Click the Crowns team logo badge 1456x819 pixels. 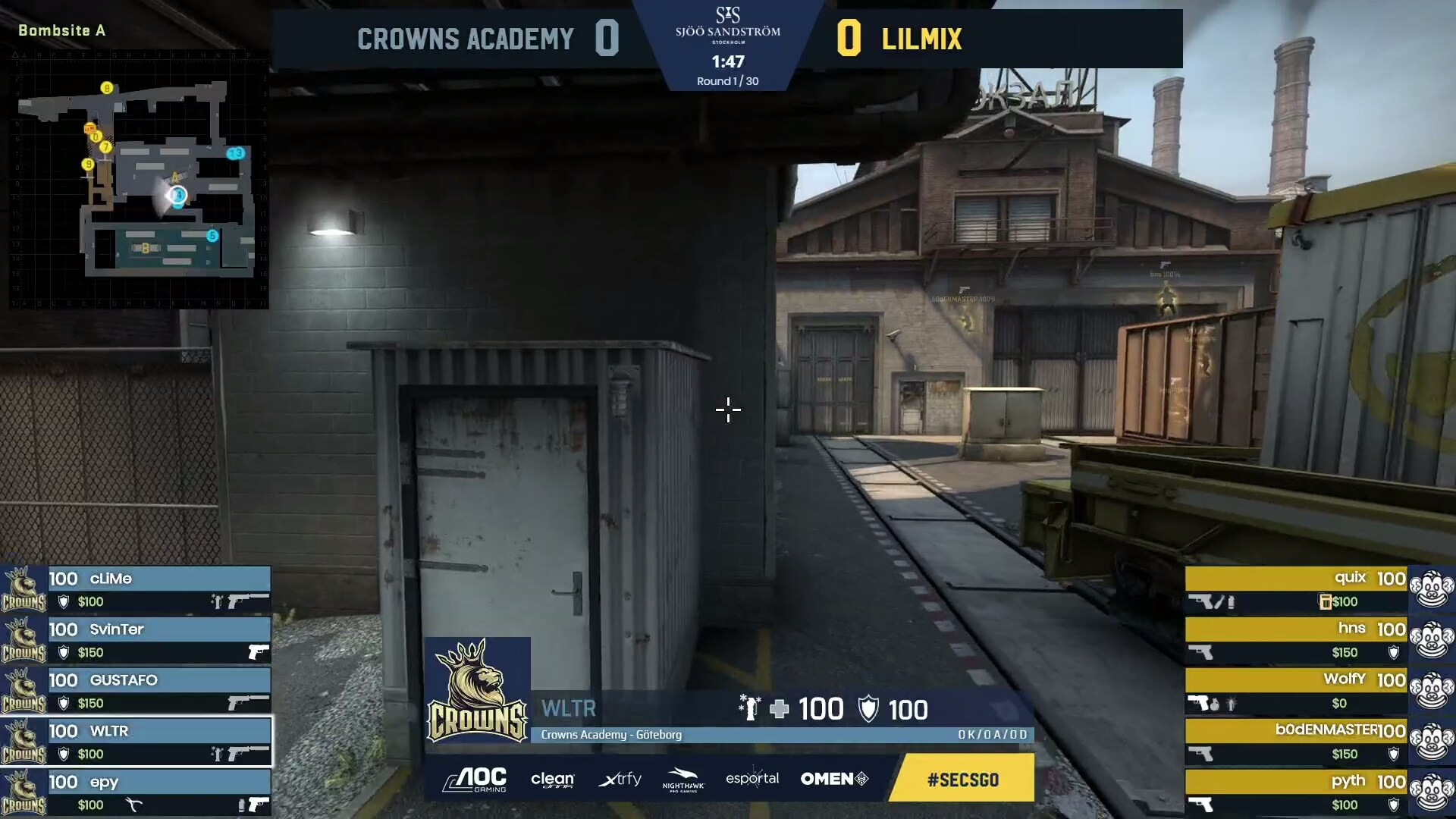(x=478, y=690)
